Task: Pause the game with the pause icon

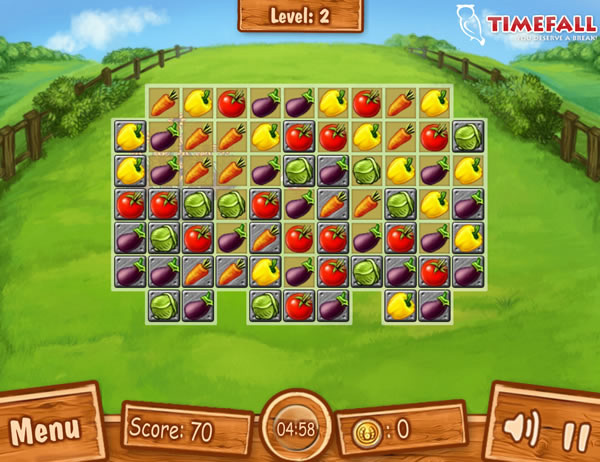Action: point(572,435)
